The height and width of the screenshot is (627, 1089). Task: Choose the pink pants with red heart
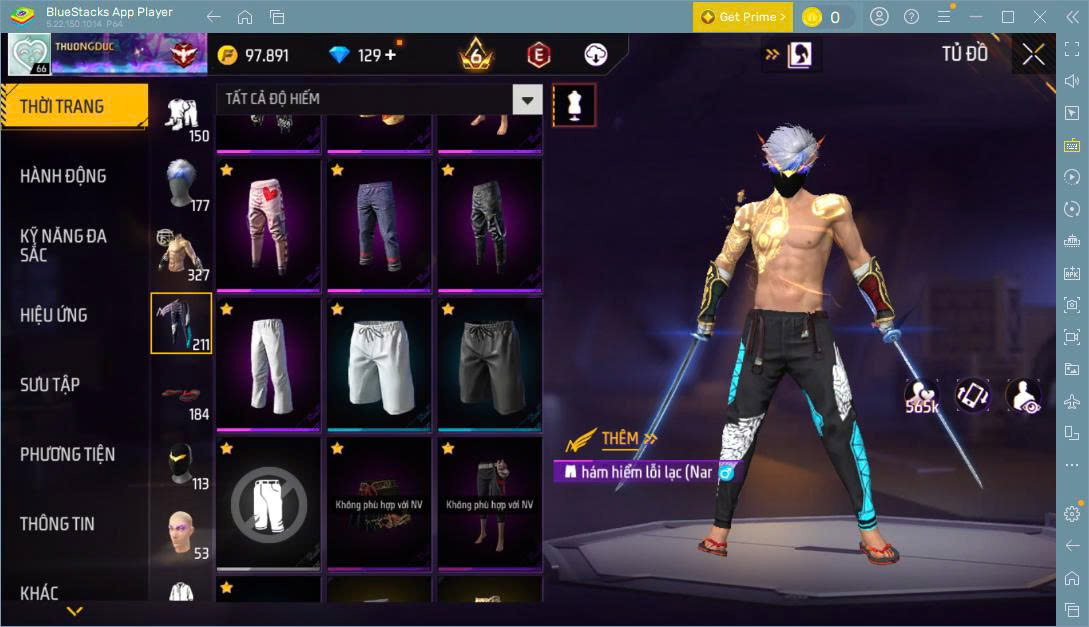(269, 224)
